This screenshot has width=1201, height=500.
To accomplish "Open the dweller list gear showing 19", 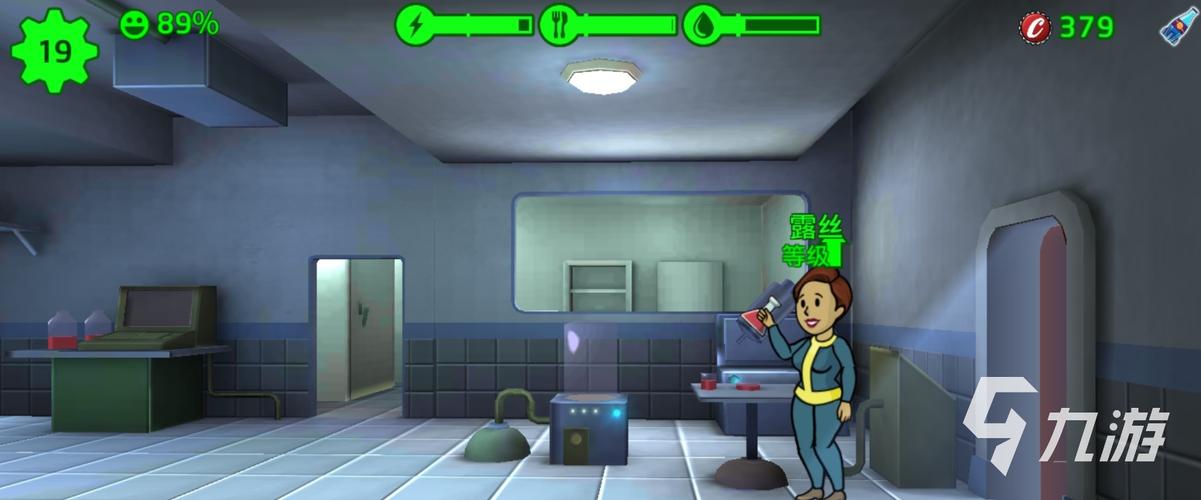I will tap(55, 50).
